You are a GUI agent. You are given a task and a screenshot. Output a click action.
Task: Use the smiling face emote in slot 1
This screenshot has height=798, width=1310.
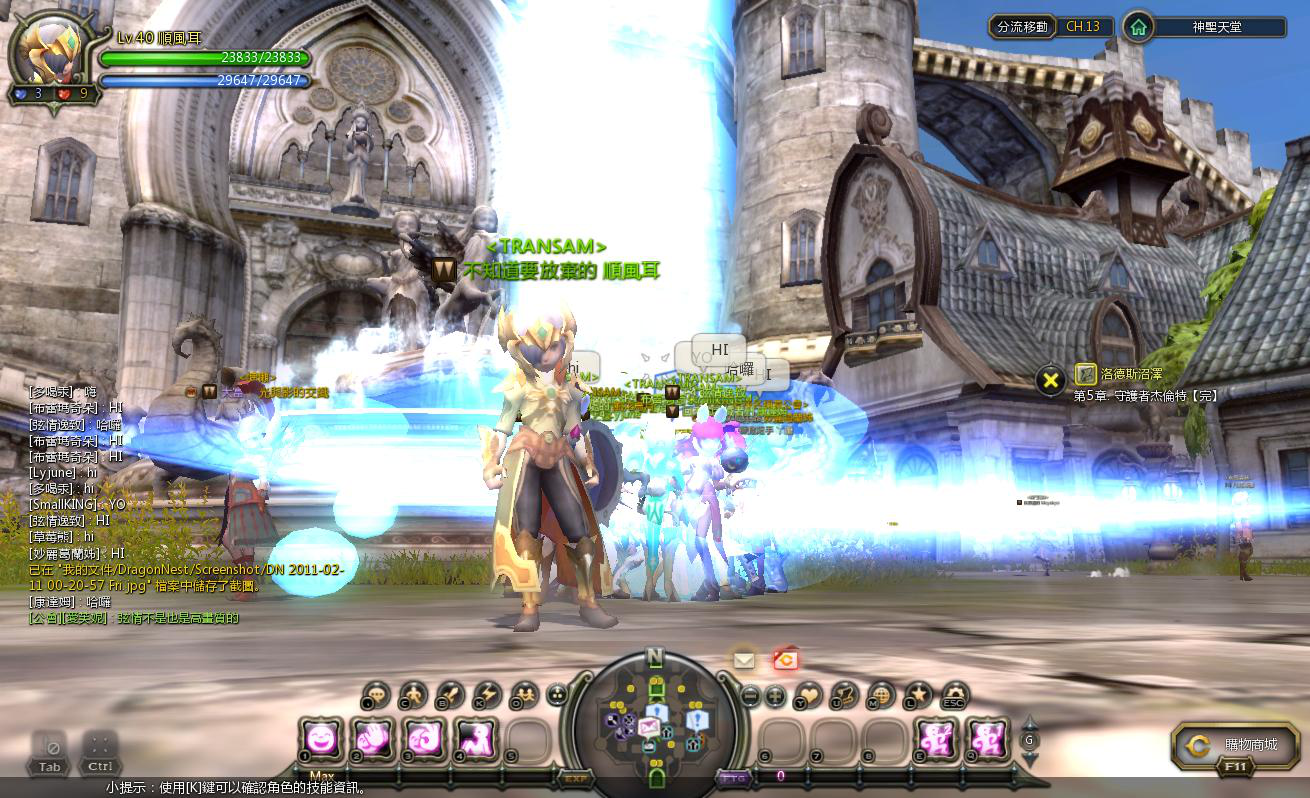tap(321, 740)
